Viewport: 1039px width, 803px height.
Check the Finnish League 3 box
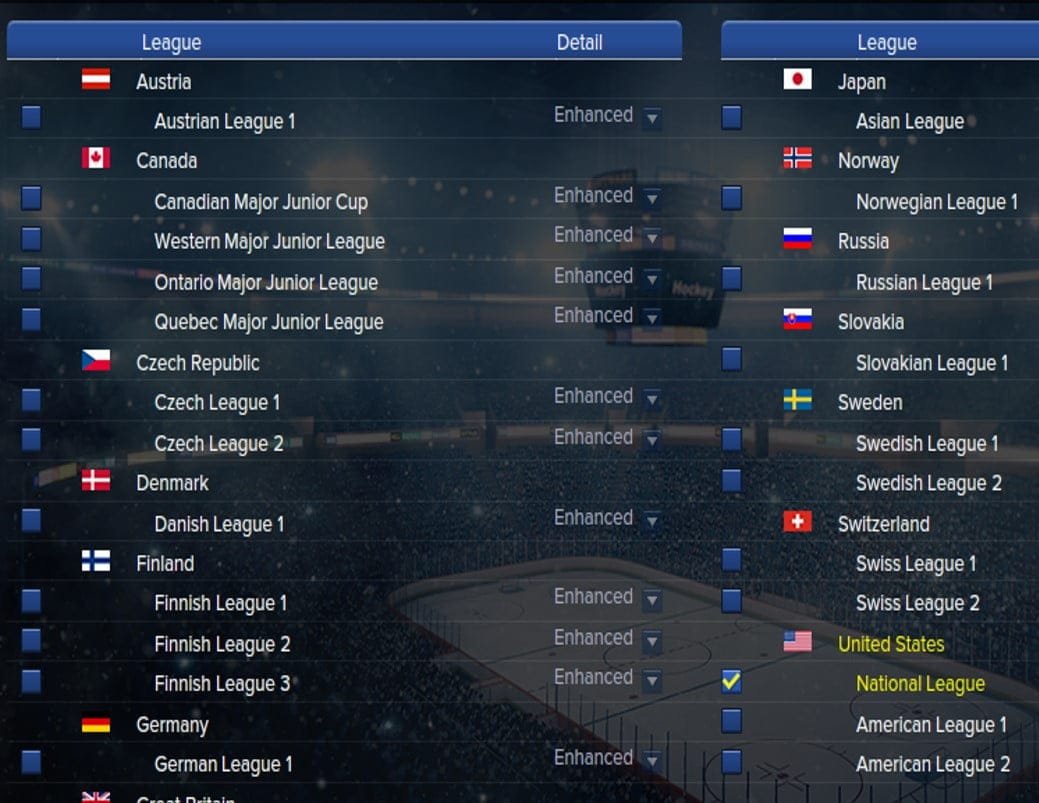coord(31,681)
